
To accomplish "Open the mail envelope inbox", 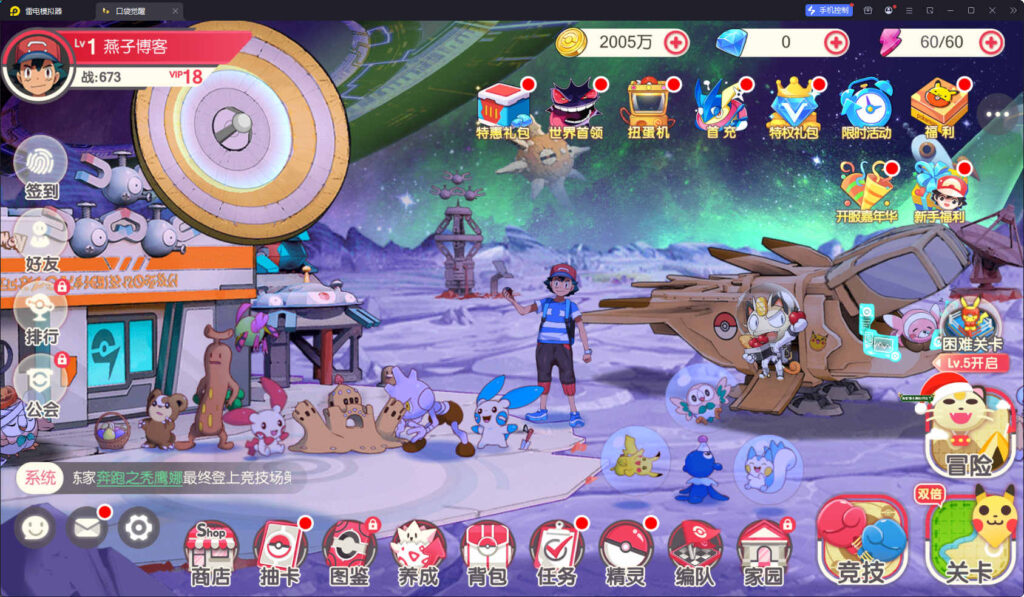I will click(x=87, y=526).
